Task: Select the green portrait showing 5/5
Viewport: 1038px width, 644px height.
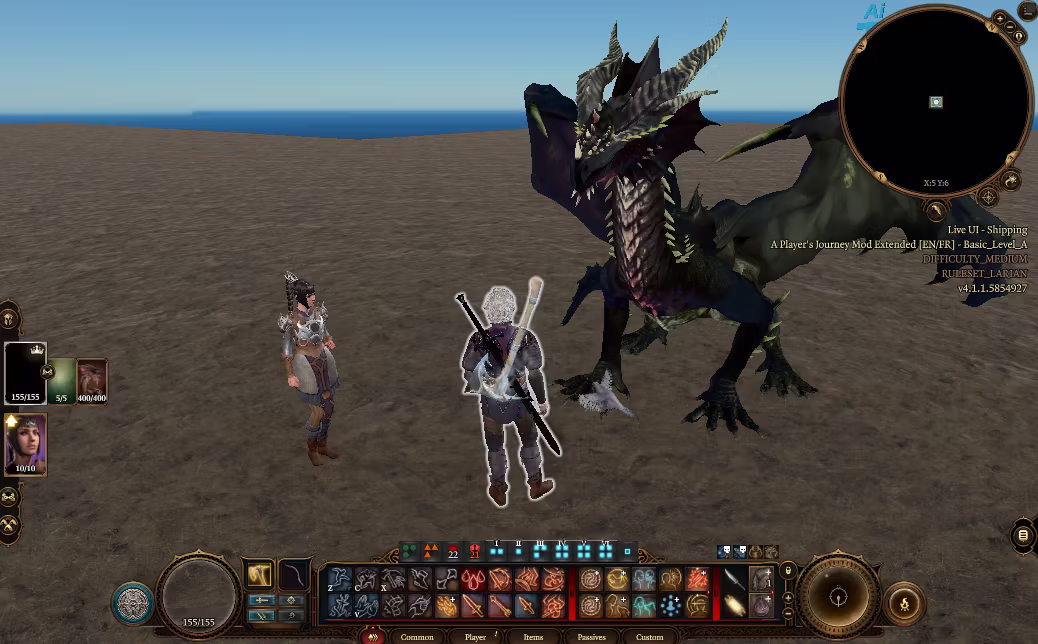Action: coord(62,380)
